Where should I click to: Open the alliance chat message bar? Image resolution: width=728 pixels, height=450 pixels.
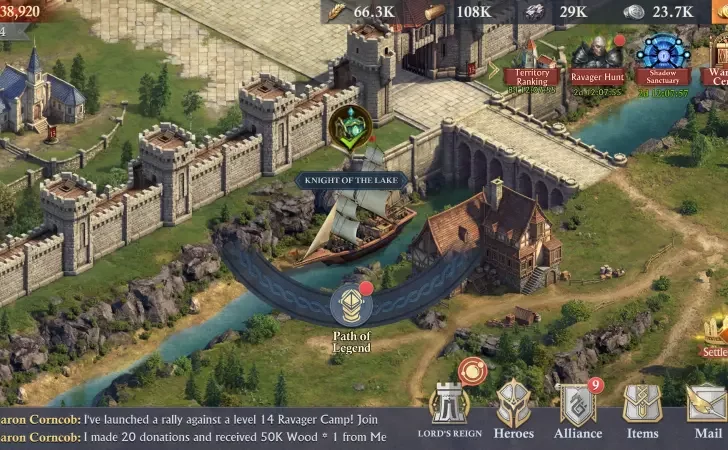[x=200, y=429]
